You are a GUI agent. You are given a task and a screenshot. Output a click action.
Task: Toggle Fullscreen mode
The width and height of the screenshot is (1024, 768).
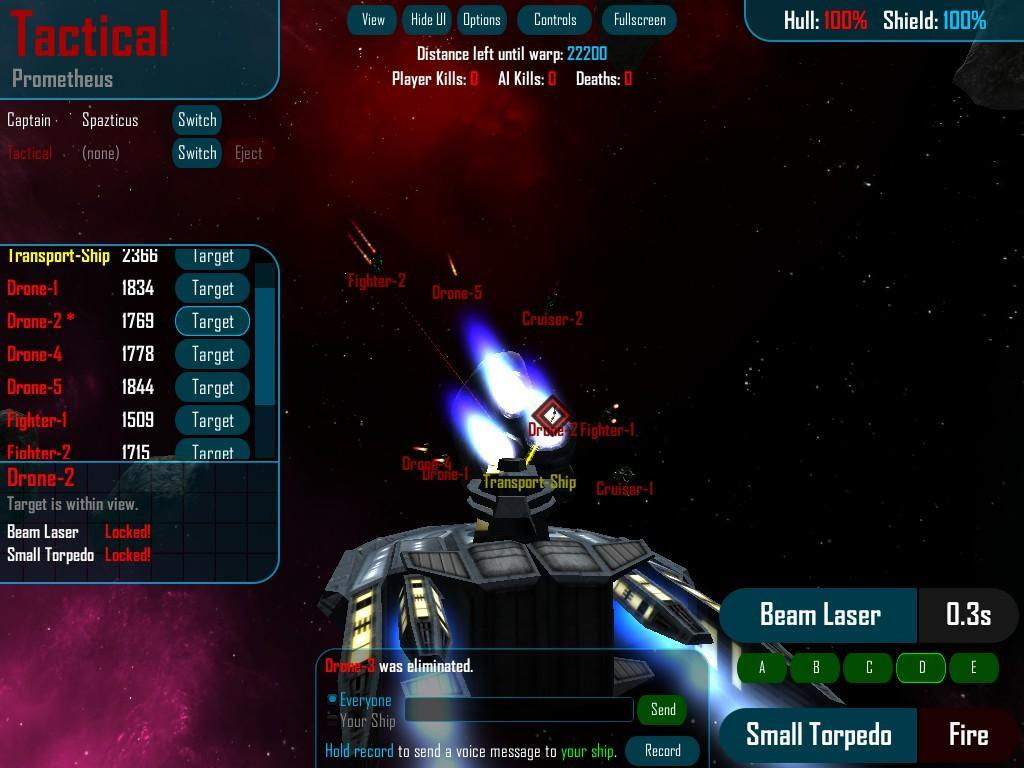(639, 20)
